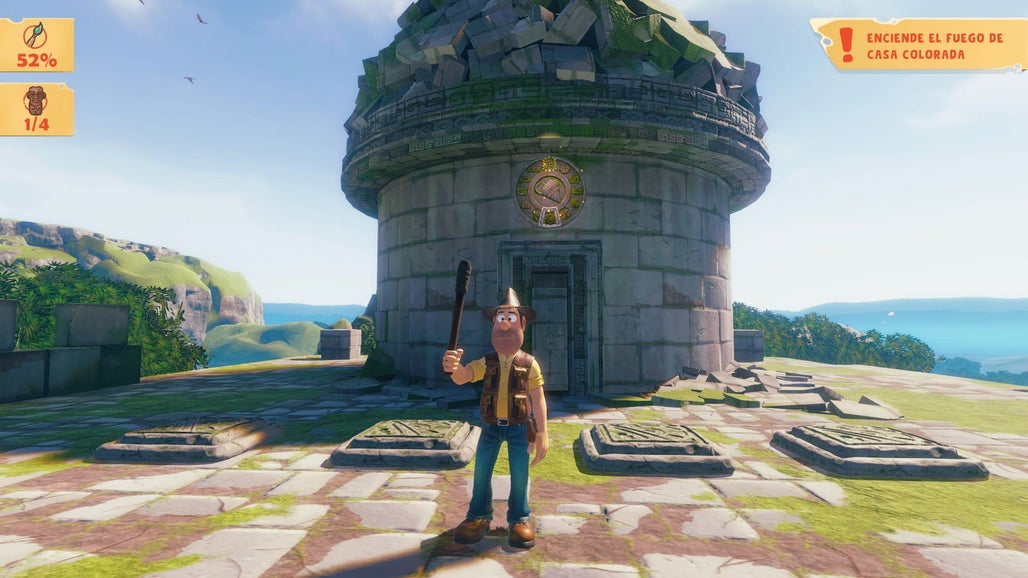Click the idol collectible icon
This screenshot has height=578, width=1028.
(x=36, y=99)
